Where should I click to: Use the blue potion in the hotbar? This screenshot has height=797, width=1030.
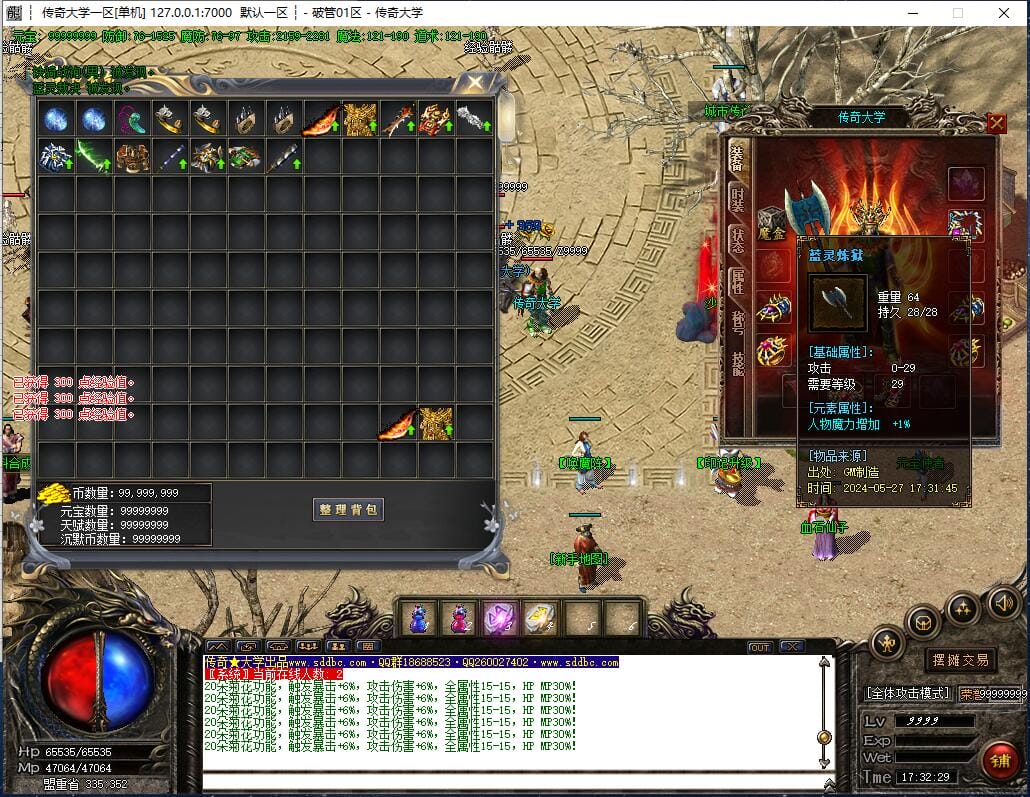[x=420, y=618]
